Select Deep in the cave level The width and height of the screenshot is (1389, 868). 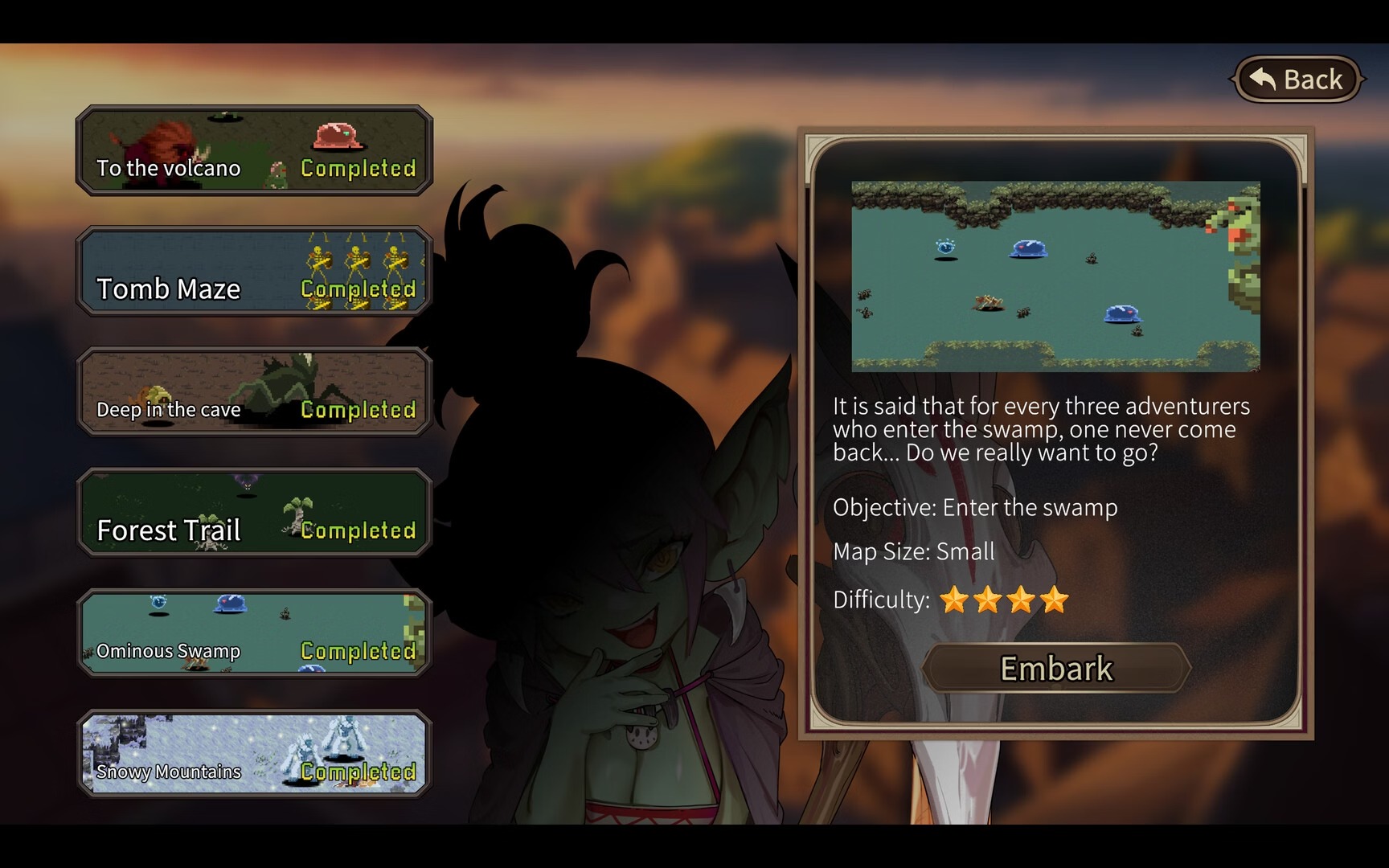tap(254, 392)
